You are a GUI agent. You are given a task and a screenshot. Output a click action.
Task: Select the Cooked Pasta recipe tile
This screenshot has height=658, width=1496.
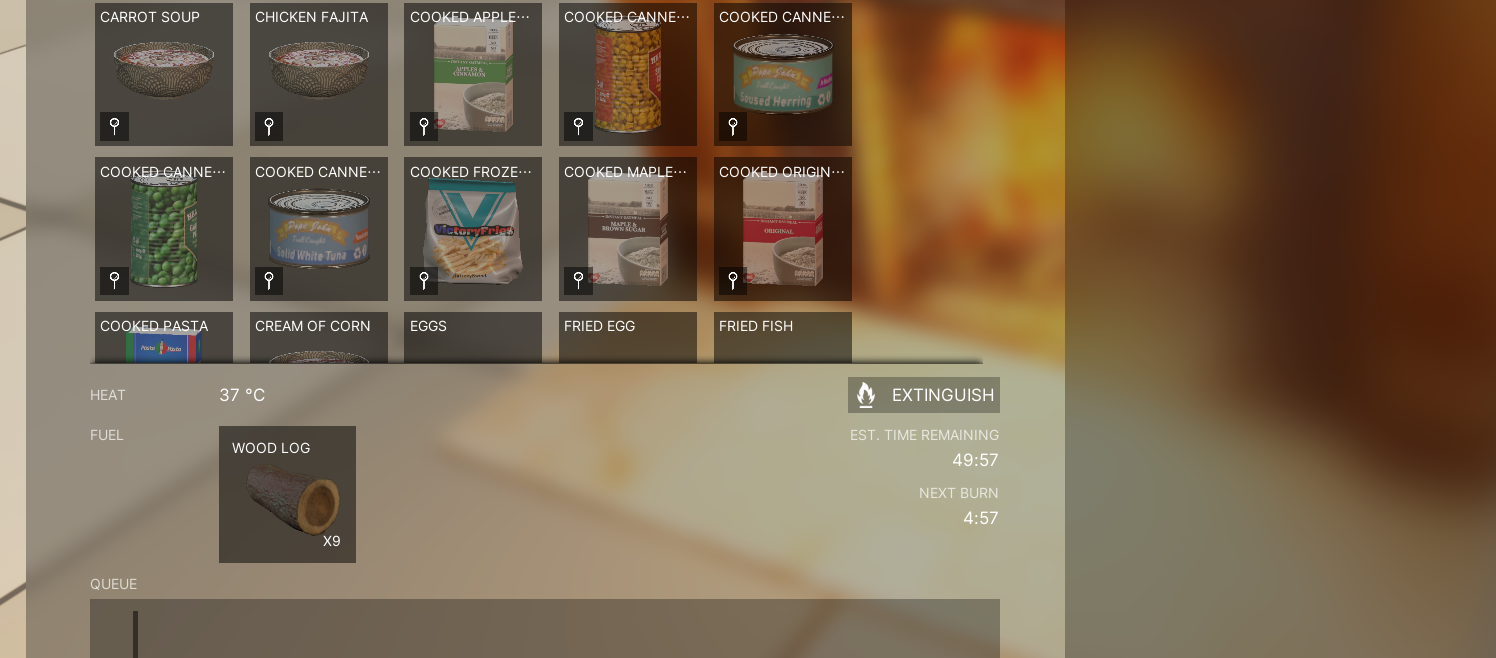pos(164,338)
